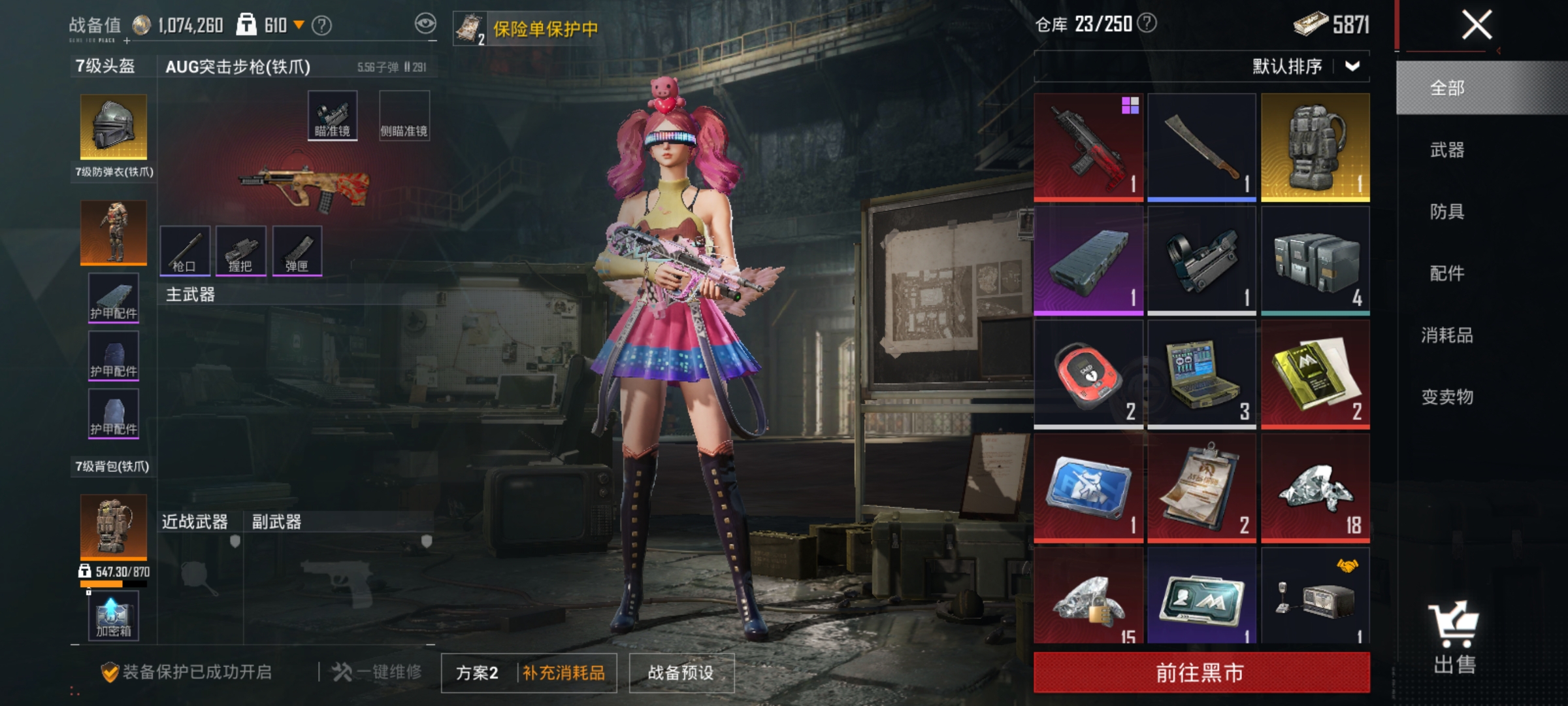The image size is (1568, 706).
Task: Click the 一键维修 one-tap repair button
Action: (374, 673)
